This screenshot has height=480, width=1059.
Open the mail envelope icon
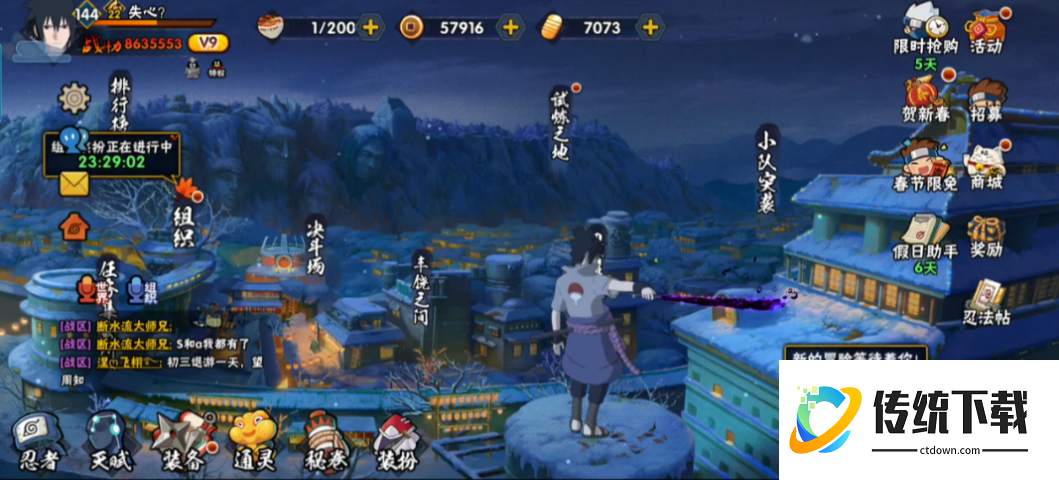[75, 182]
